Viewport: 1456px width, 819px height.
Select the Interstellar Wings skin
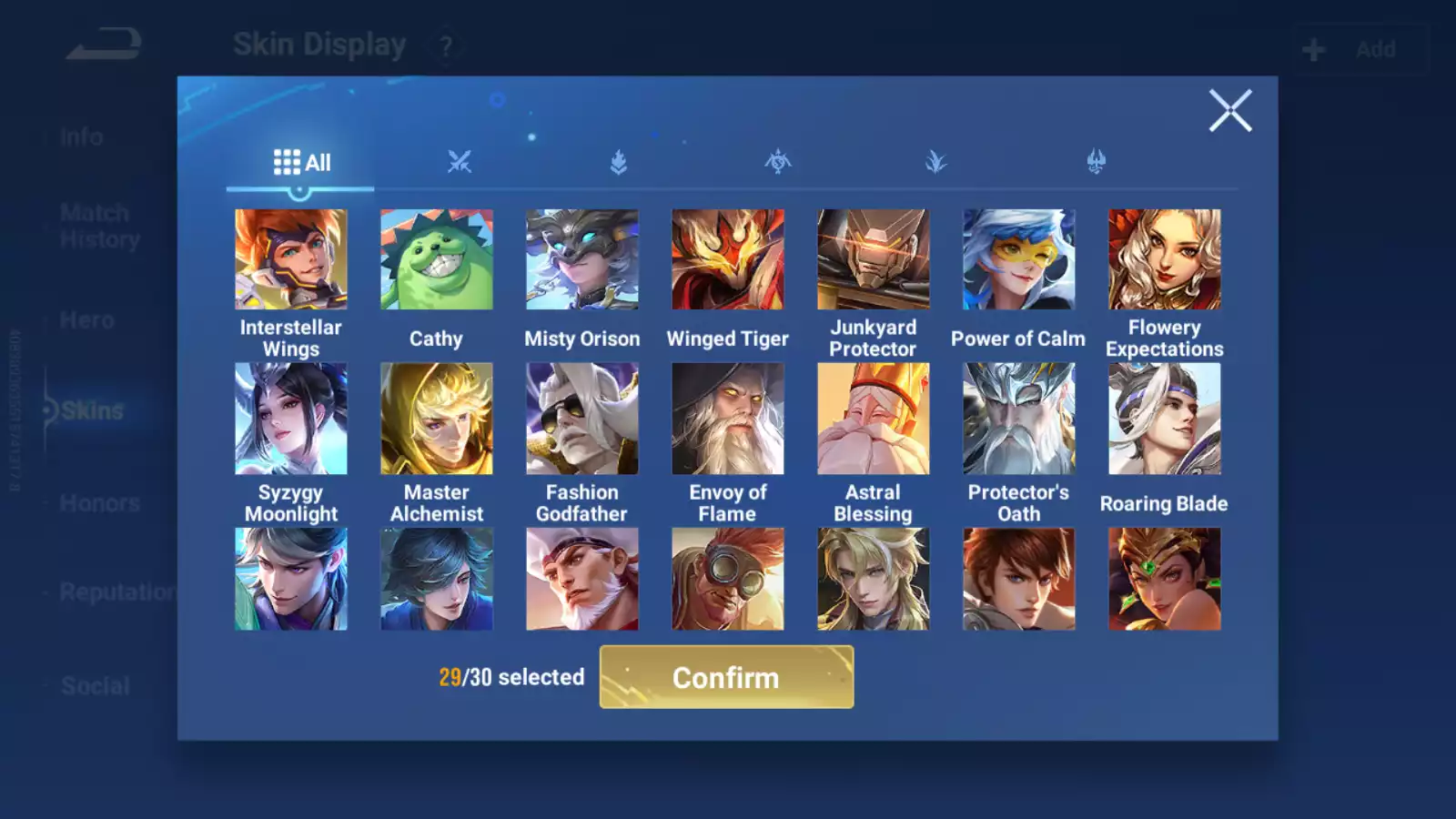[x=291, y=260]
